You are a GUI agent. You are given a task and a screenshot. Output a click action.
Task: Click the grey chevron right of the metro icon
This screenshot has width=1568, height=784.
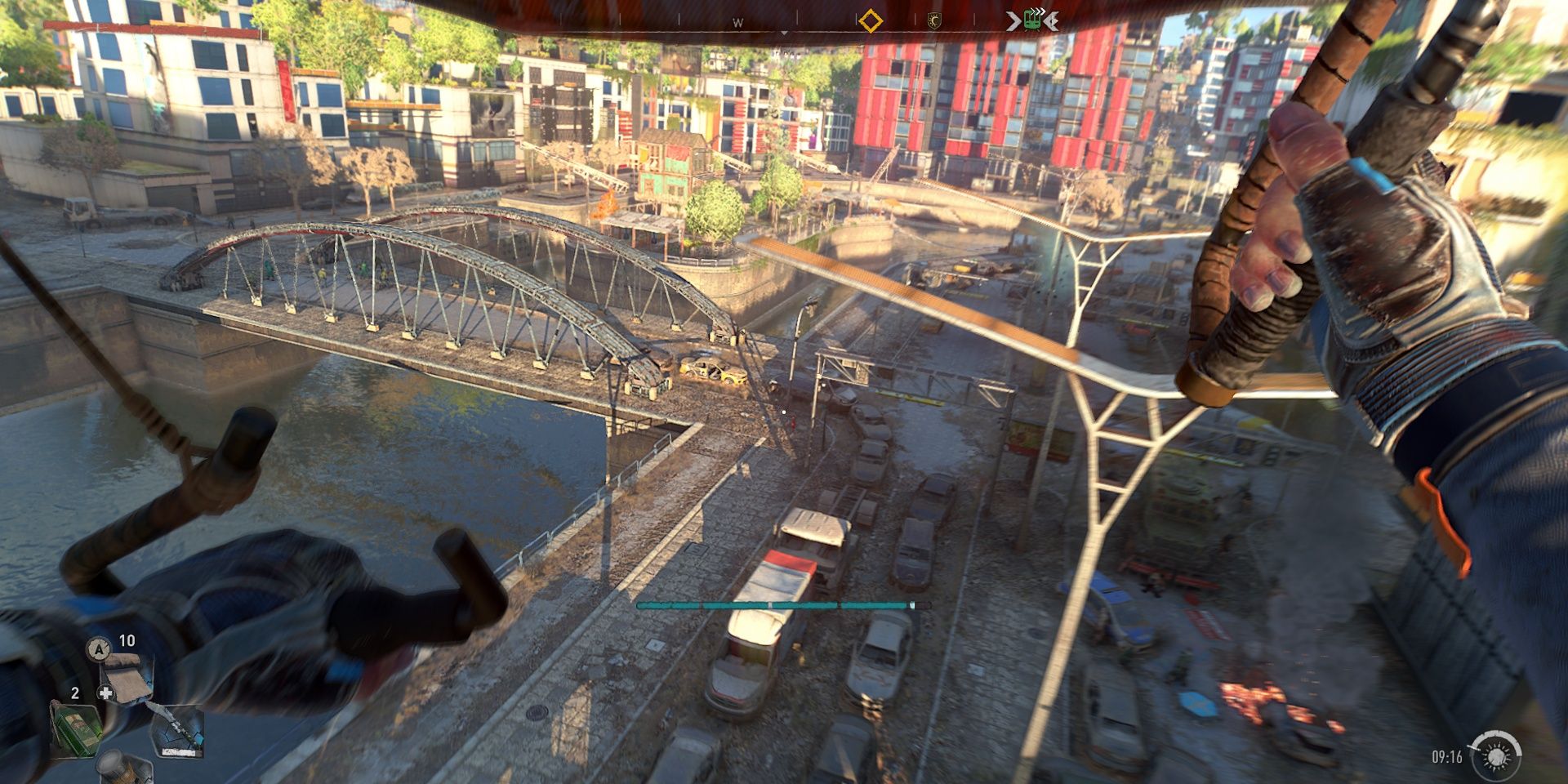pyautogui.click(x=1053, y=20)
